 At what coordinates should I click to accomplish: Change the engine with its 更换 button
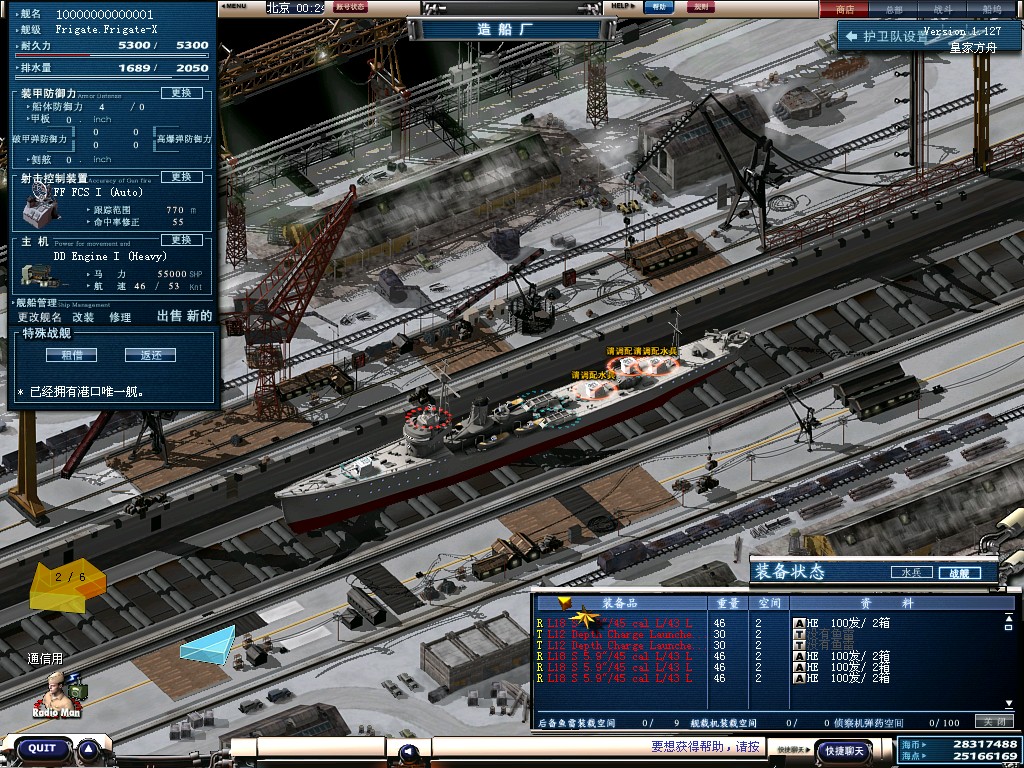click(181, 240)
